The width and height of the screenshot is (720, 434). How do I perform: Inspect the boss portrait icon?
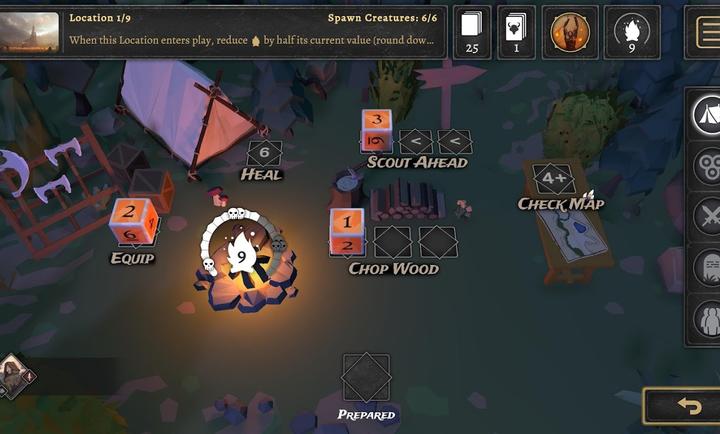pyautogui.click(x=571, y=32)
